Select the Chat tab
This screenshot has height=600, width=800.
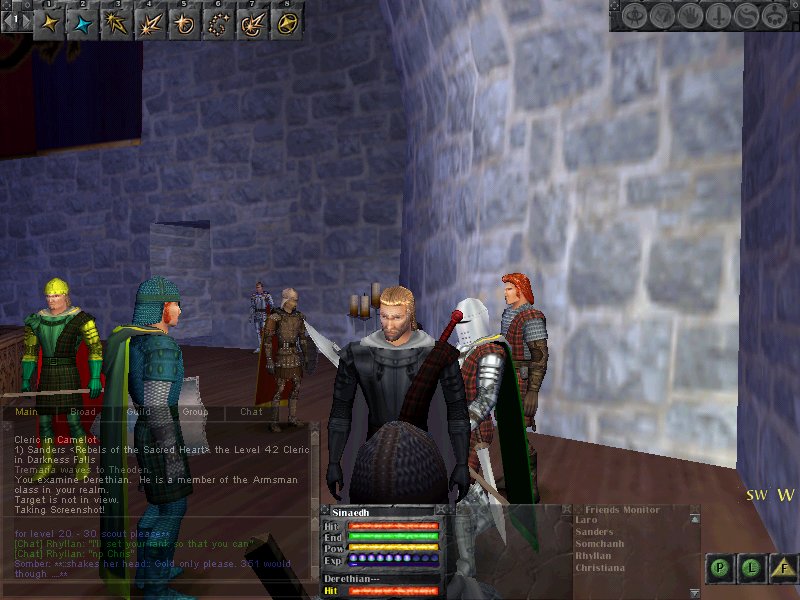tap(251, 411)
